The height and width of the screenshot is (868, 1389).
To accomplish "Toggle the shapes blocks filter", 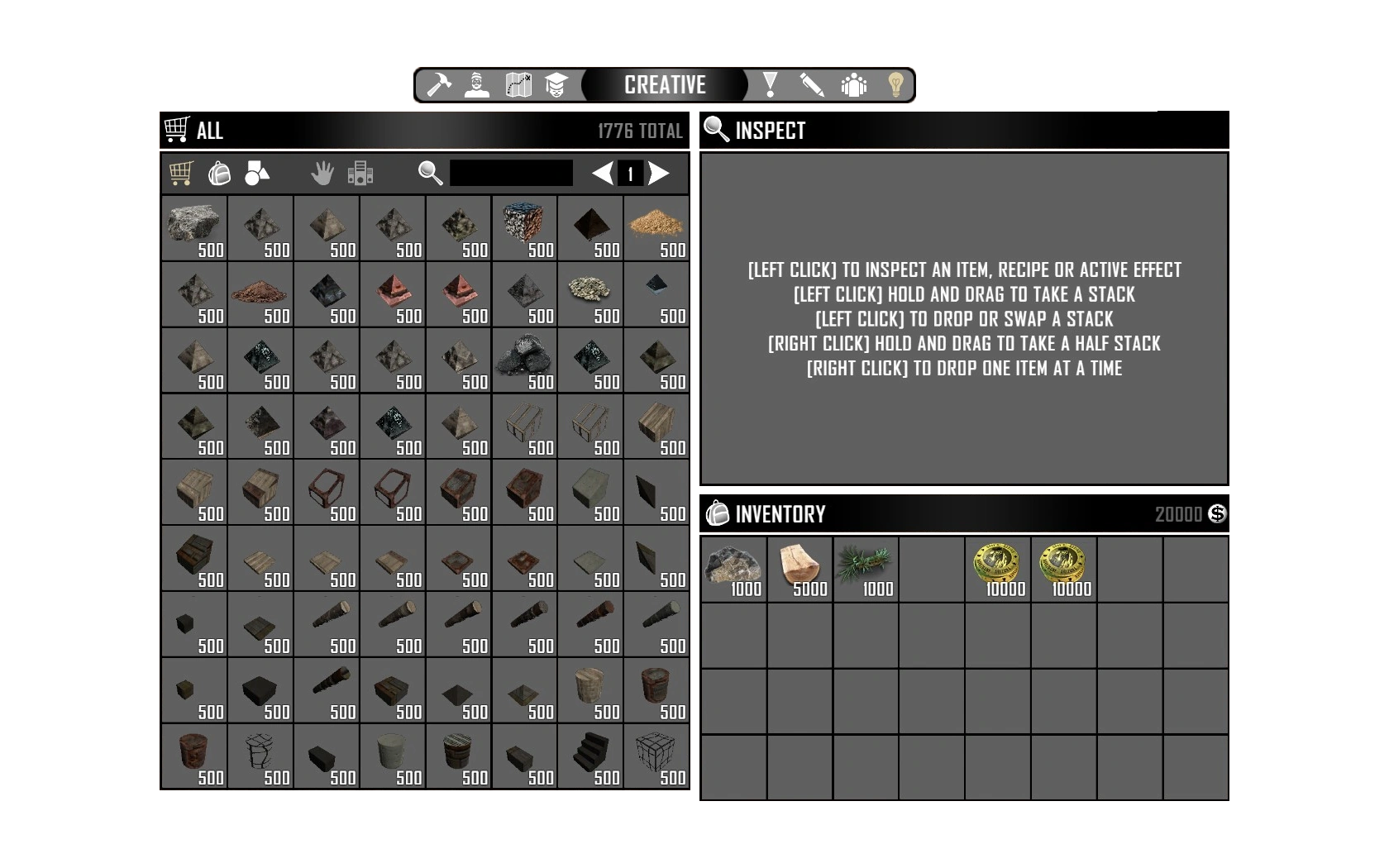I will pos(255,173).
